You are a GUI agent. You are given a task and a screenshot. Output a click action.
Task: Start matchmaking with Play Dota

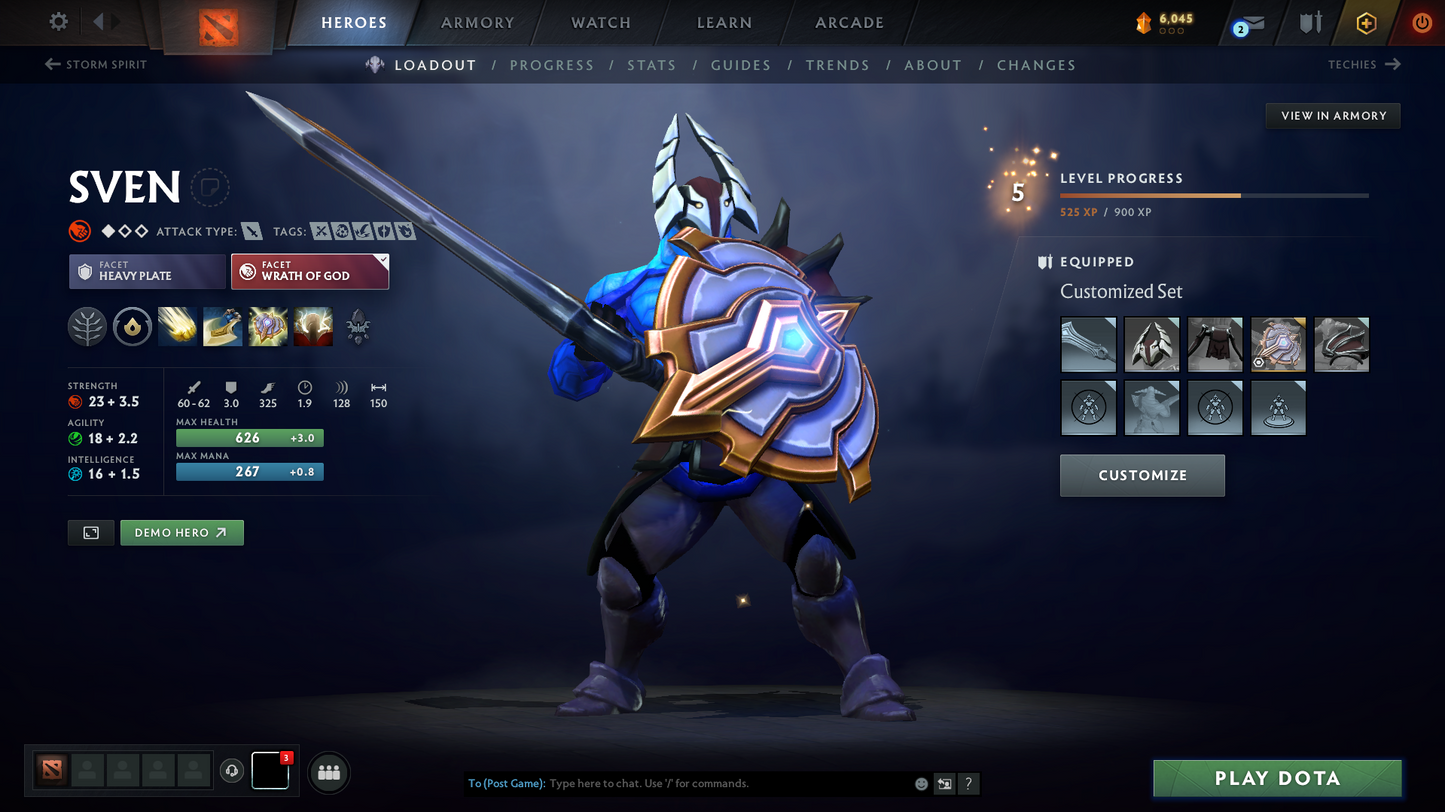[x=1277, y=778]
